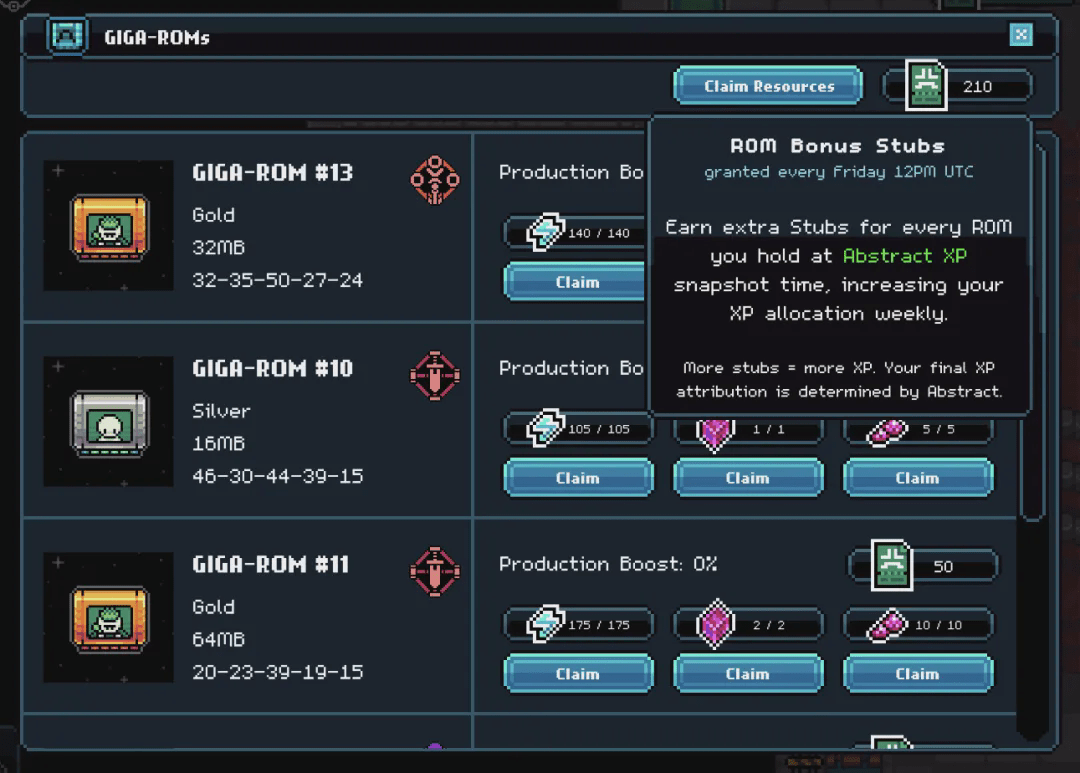Claim the purple gem for GIGA-ROM #10

tap(747, 478)
